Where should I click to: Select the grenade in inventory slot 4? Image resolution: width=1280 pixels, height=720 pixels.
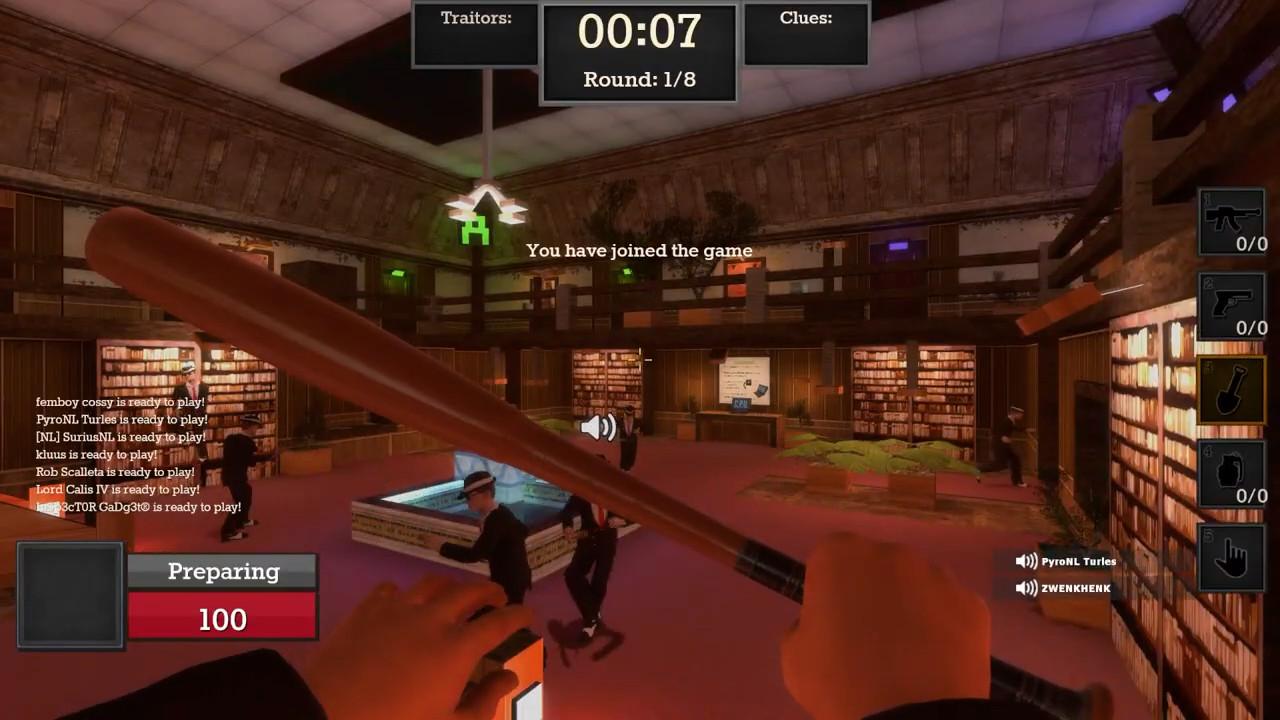coord(1231,472)
